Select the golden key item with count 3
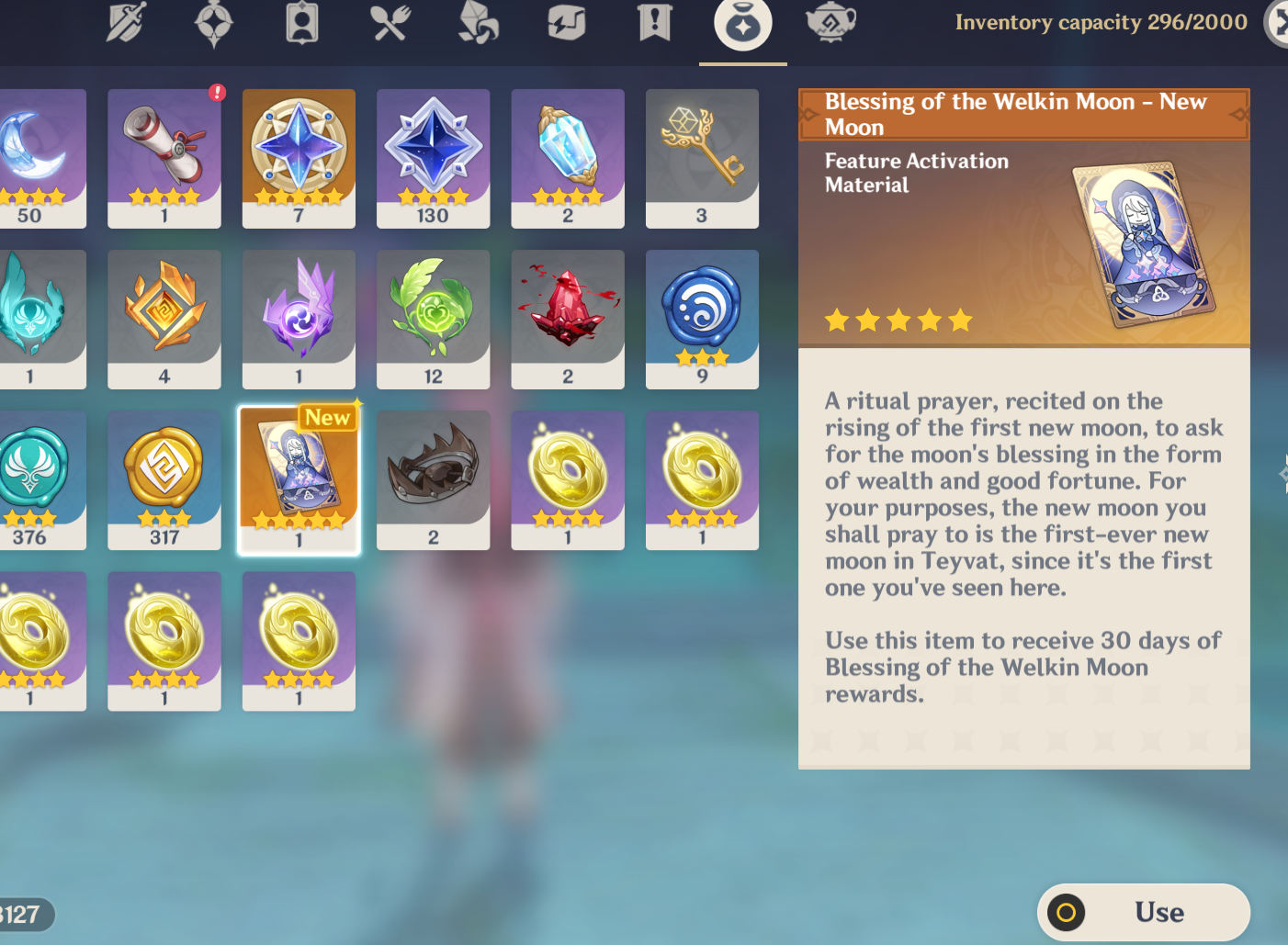 pos(702,158)
